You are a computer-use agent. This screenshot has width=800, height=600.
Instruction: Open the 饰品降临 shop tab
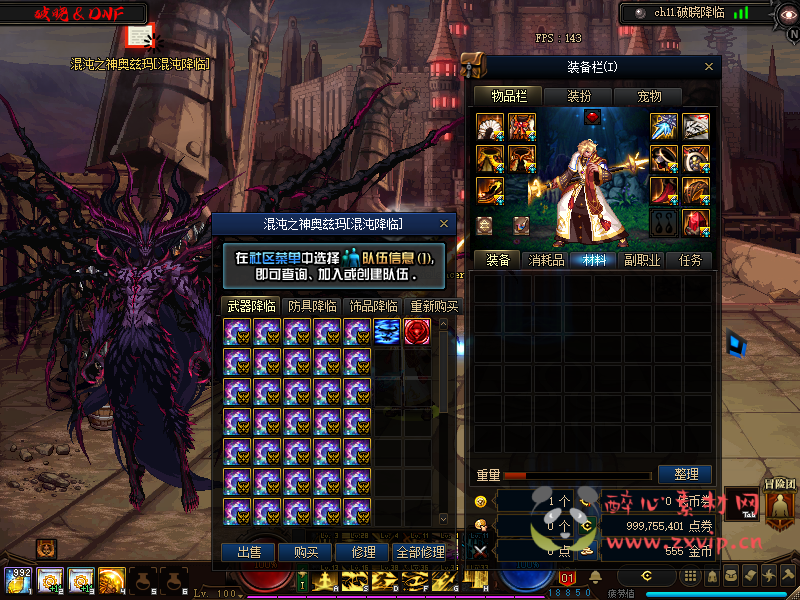click(x=371, y=306)
